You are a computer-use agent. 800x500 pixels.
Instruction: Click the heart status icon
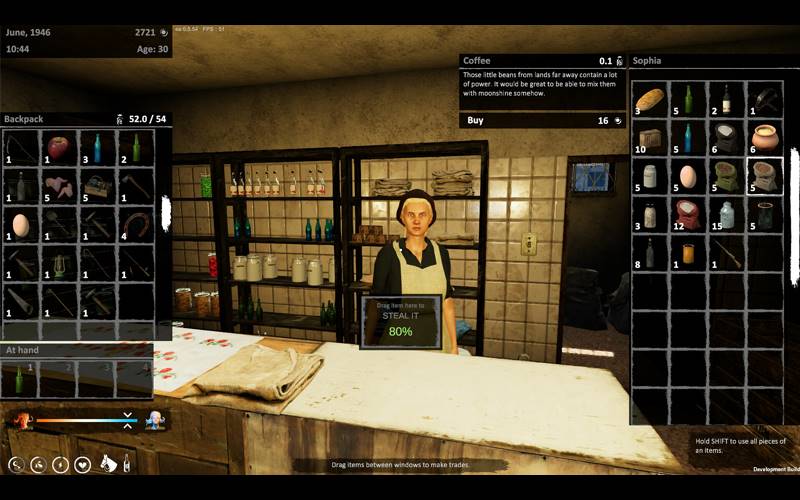82,464
